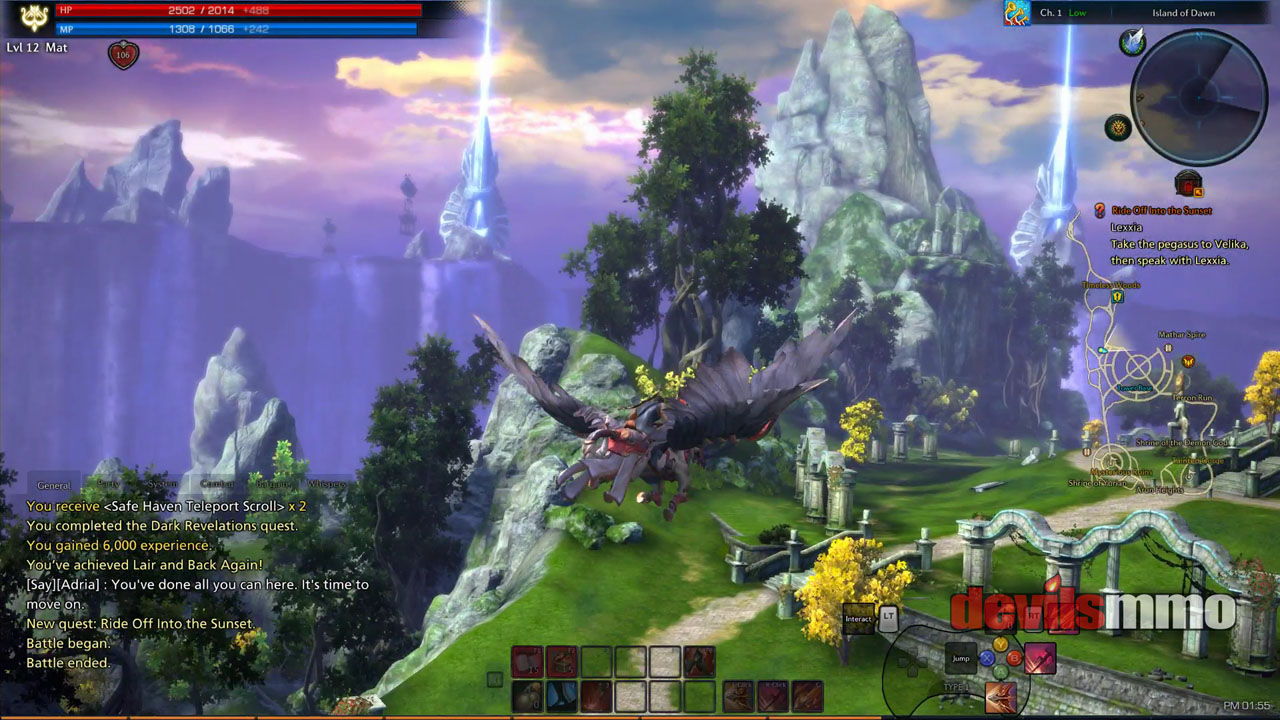Screen dimensions: 1280x720
Task: Click the heart badge showing 106
Action: 123,55
